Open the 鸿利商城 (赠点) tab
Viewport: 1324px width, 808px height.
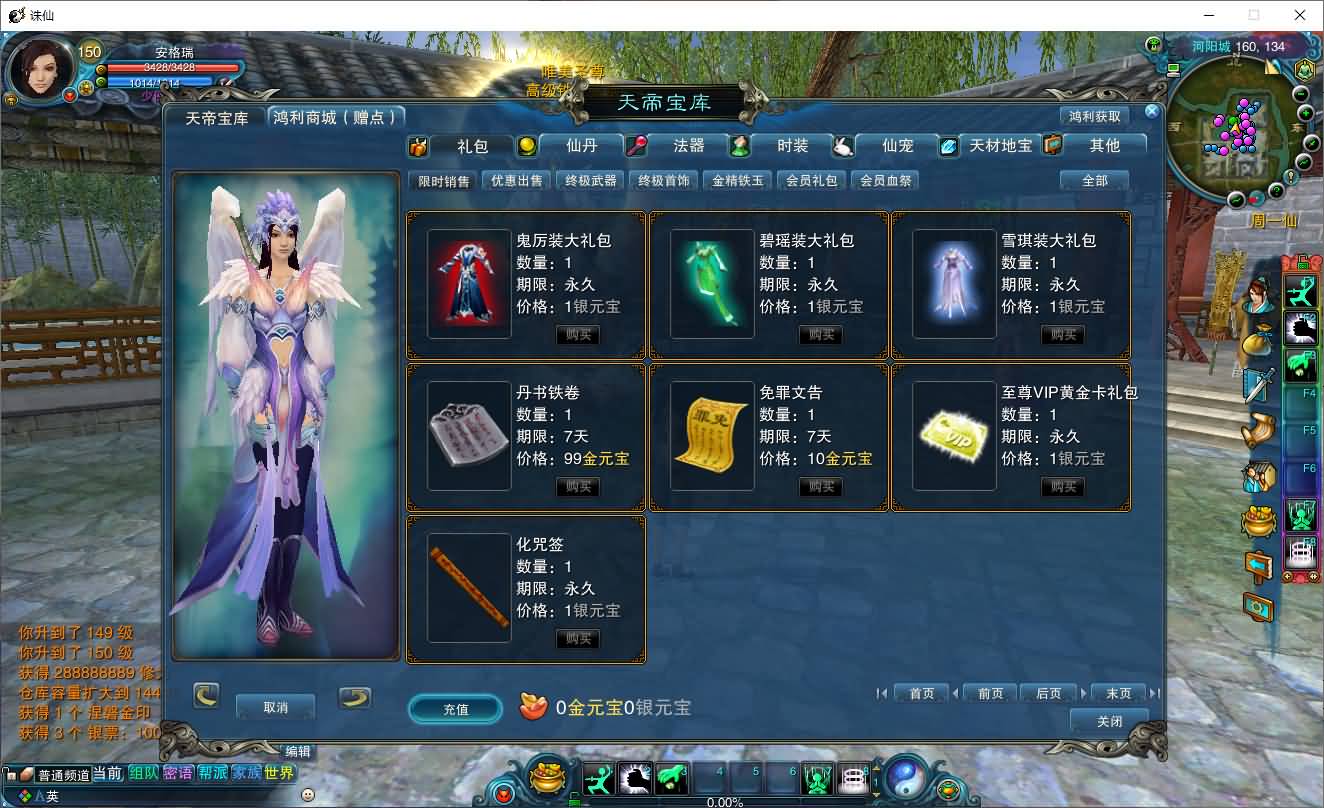tap(337, 118)
